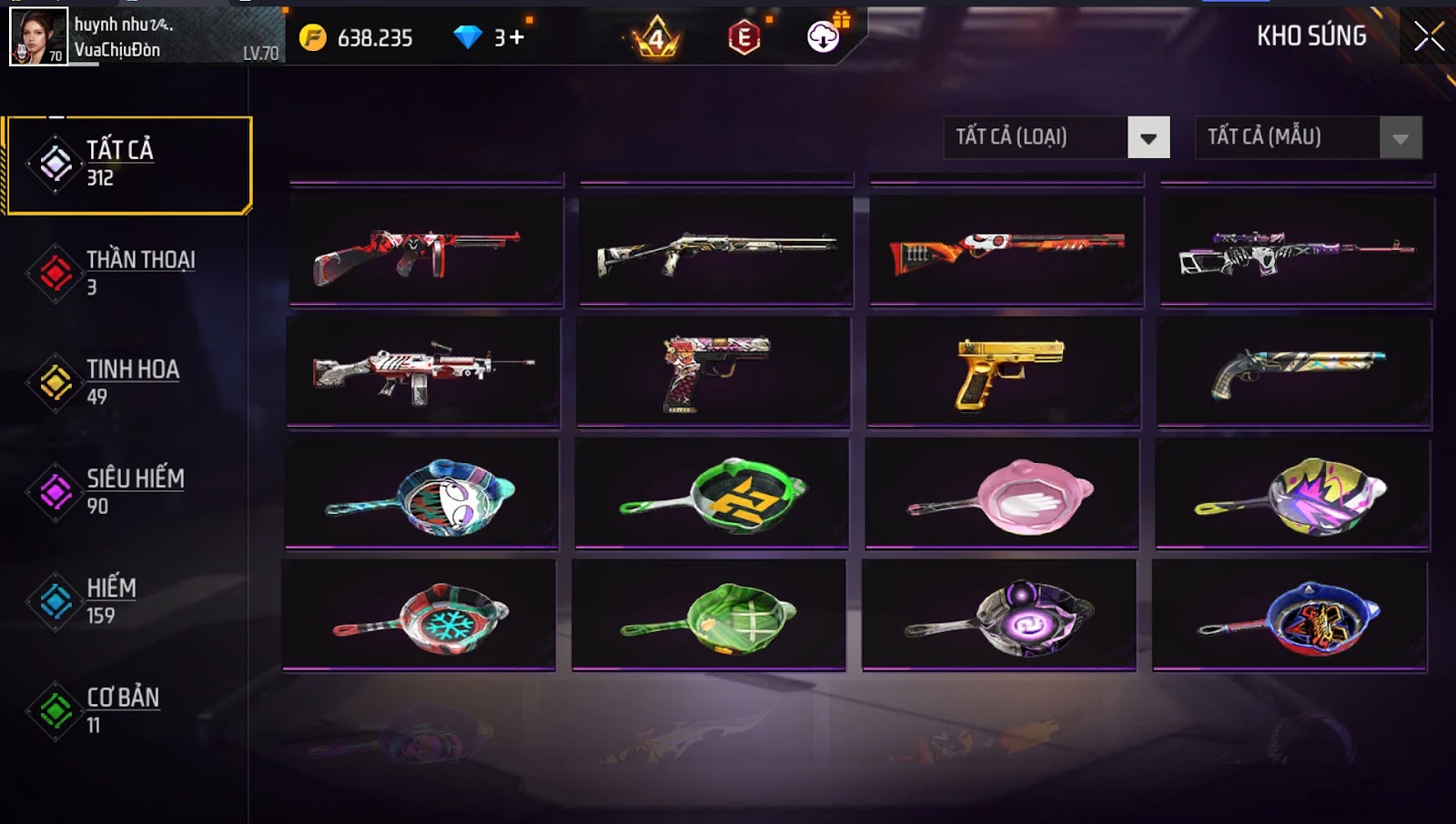Viewport: 1456px width, 824px height.
Task: Open the cloud download gift icon
Action: pos(824,36)
